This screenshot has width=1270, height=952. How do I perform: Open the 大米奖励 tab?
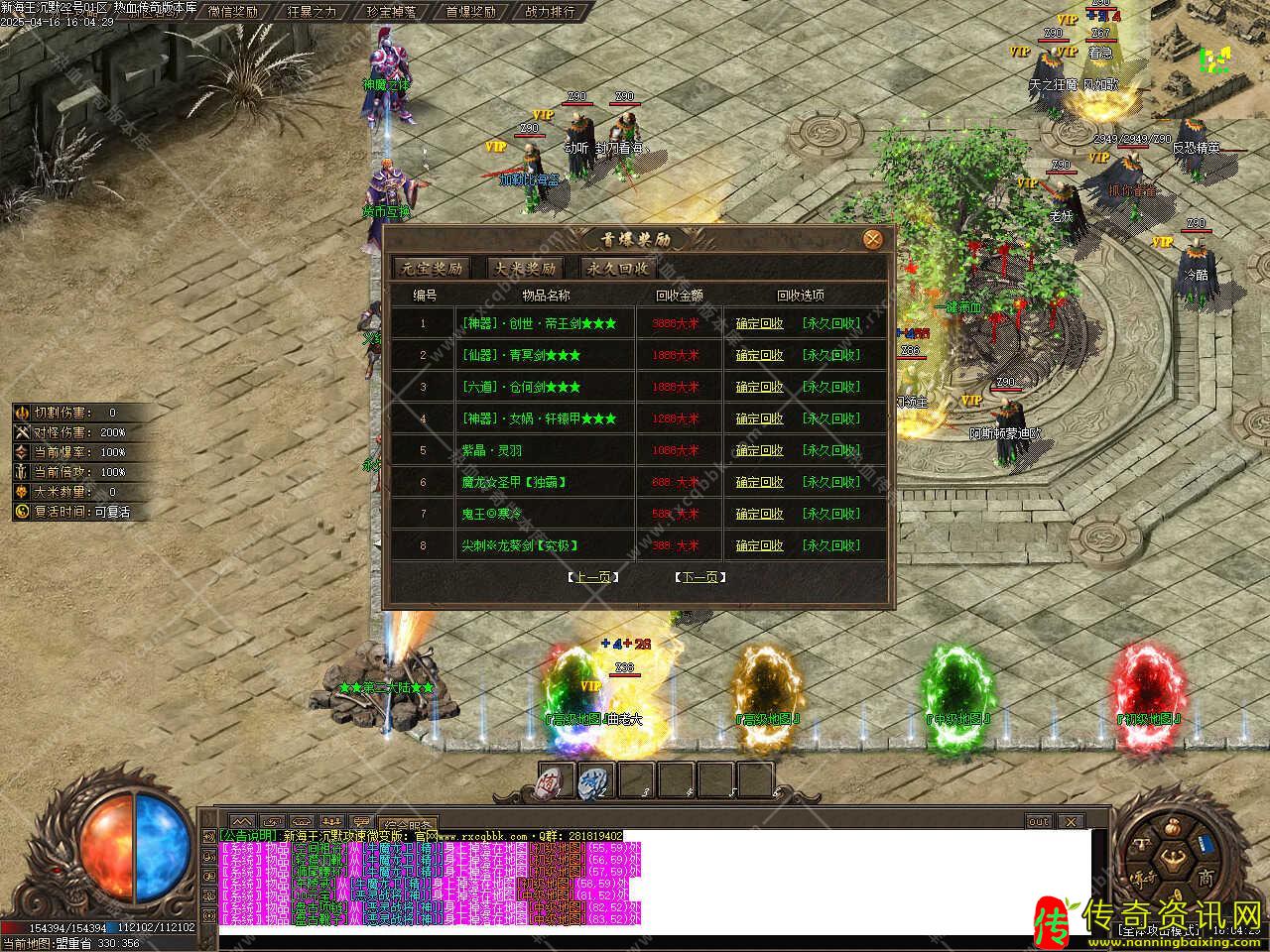pos(525,268)
